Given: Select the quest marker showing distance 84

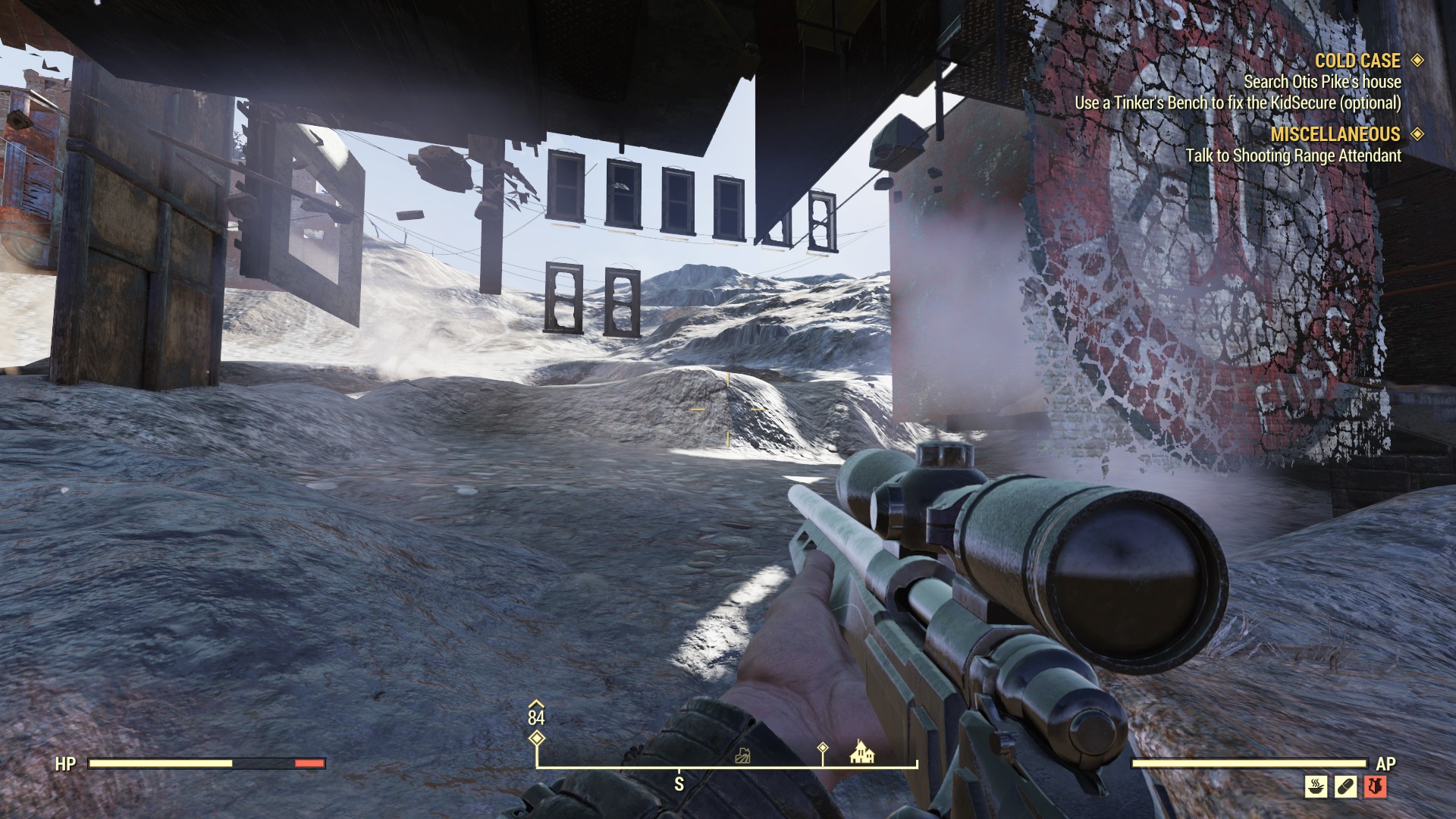Looking at the screenshot, I should tap(536, 738).
